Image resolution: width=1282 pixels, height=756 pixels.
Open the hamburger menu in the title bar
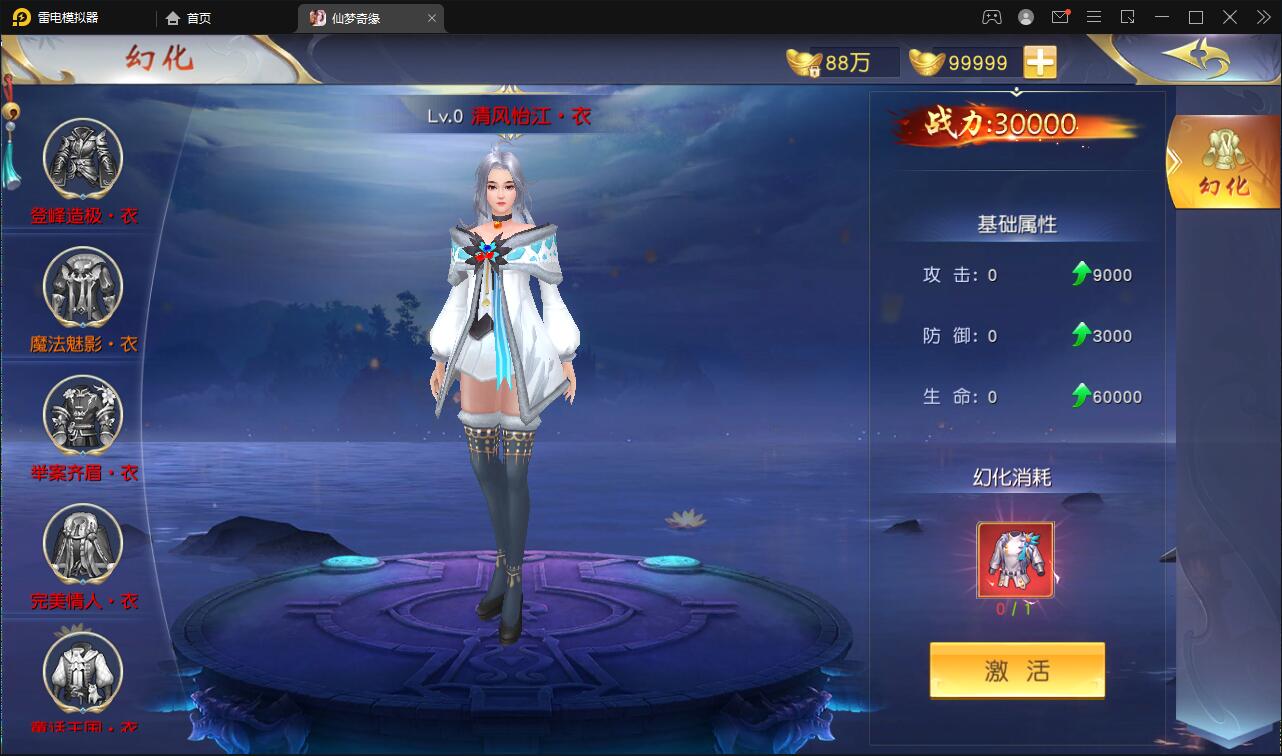(1094, 17)
